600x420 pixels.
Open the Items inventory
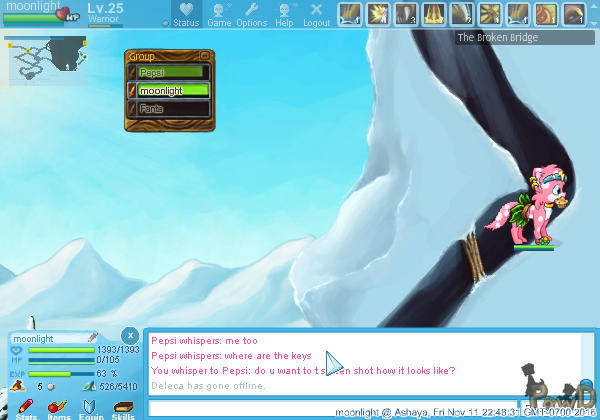(x=59, y=408)
